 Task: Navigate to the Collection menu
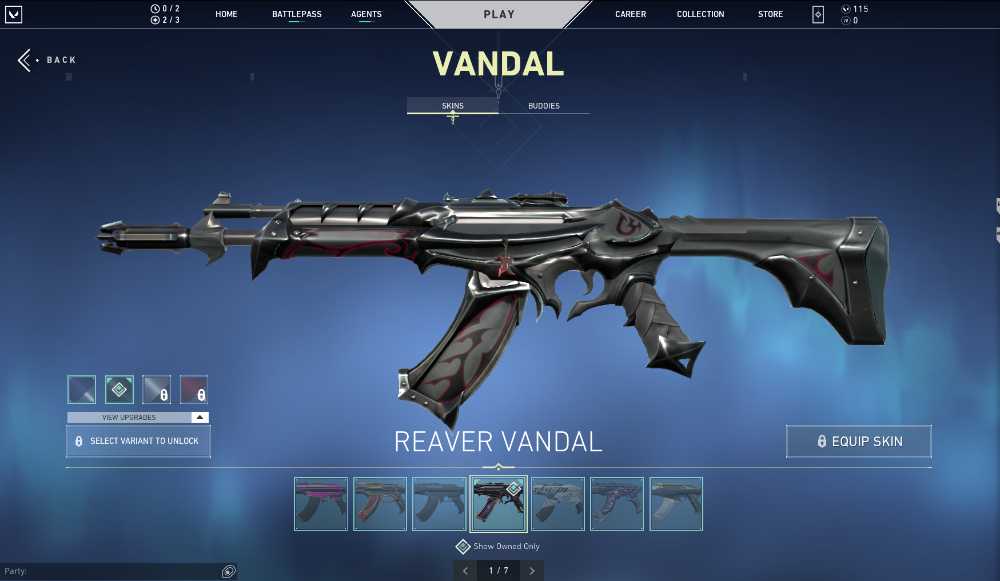tap(700, 14)
